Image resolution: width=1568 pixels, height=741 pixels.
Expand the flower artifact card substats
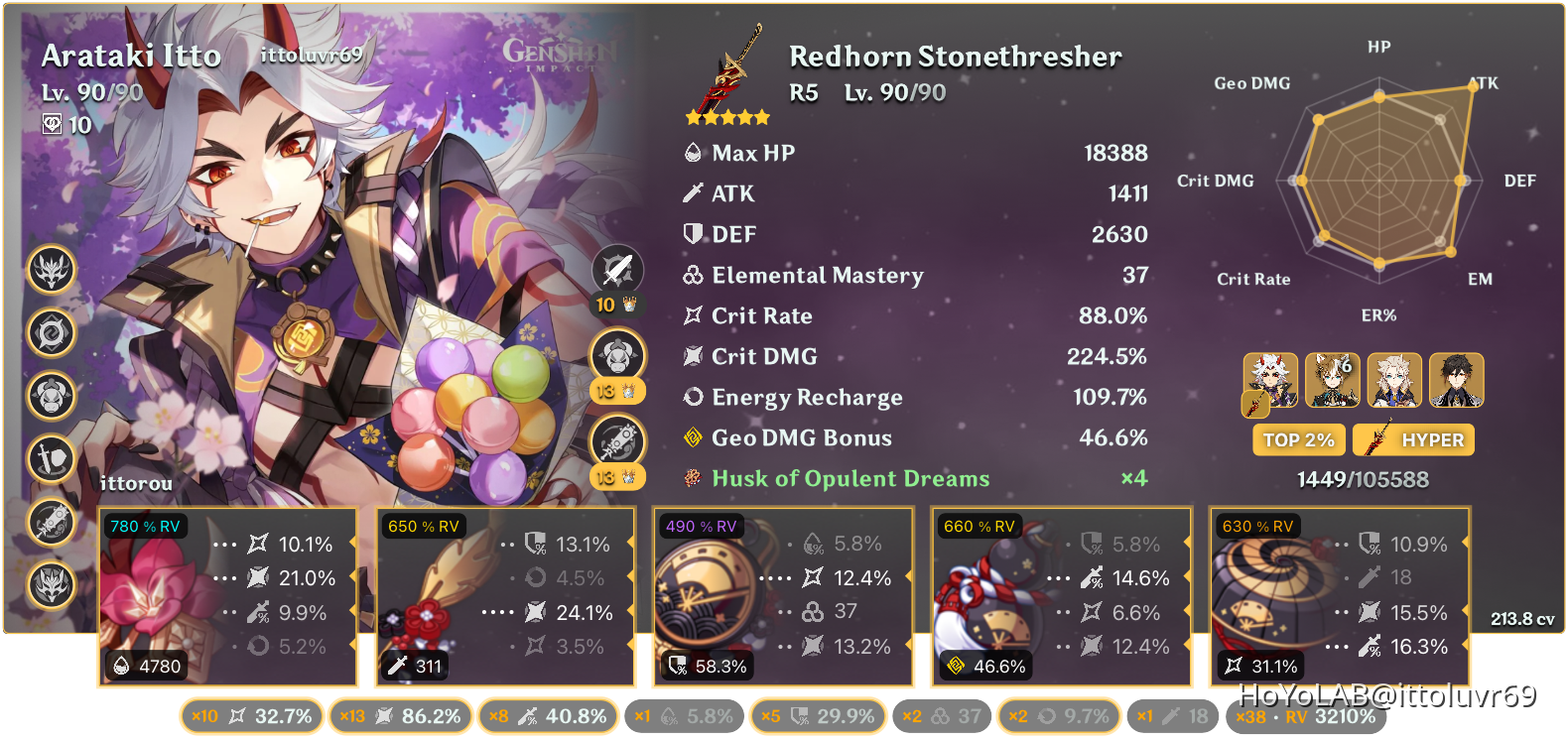(x=228, y=595)
